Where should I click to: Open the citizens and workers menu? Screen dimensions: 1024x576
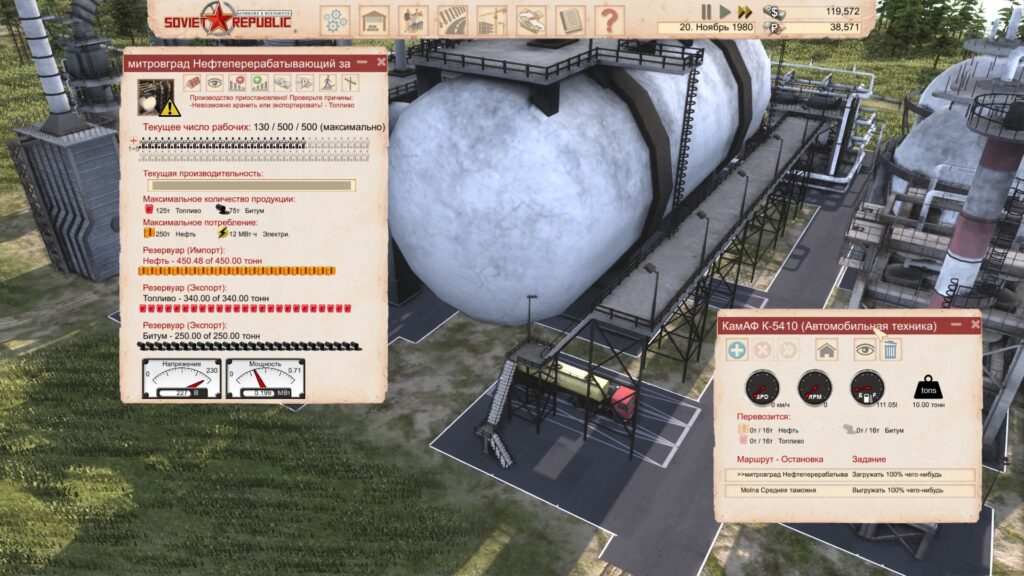[x=412, y=20]
